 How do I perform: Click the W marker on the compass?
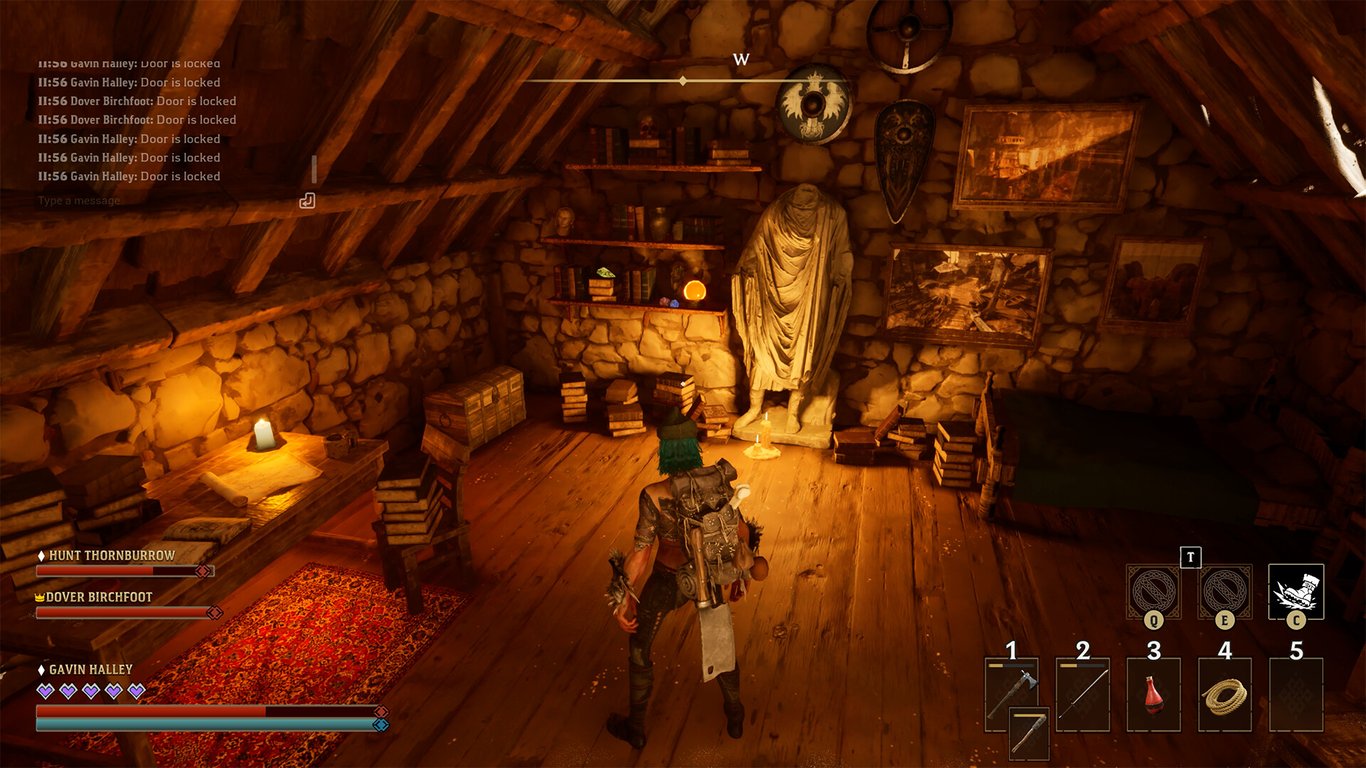point(741,59)
